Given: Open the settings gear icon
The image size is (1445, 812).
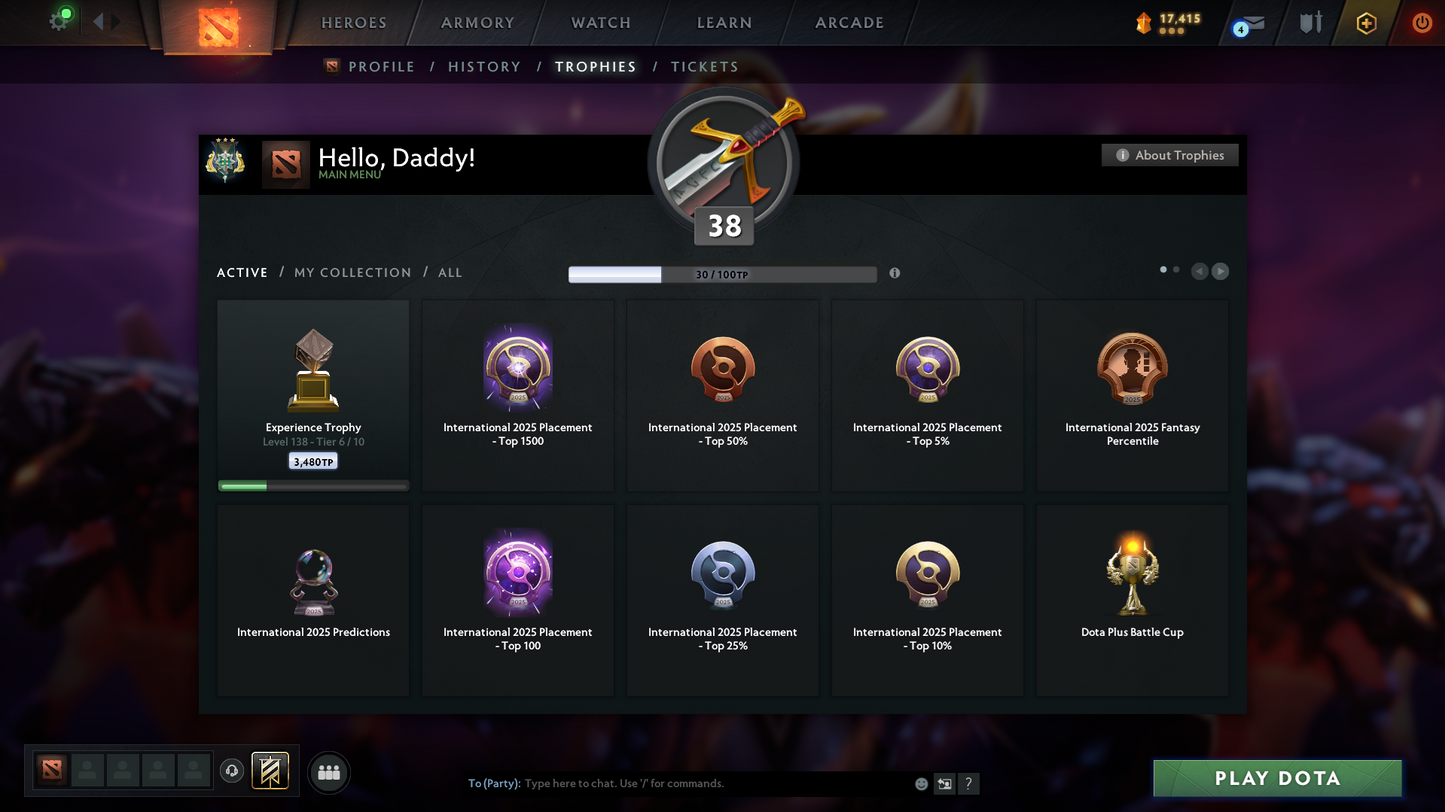Looking at the screenshot, I should click(59, 21).
